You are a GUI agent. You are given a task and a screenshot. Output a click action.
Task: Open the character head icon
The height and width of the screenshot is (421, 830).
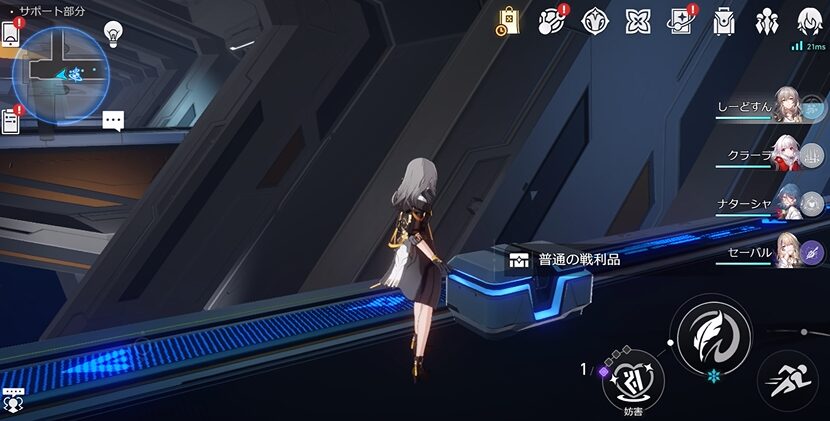[x=809, y=21]
